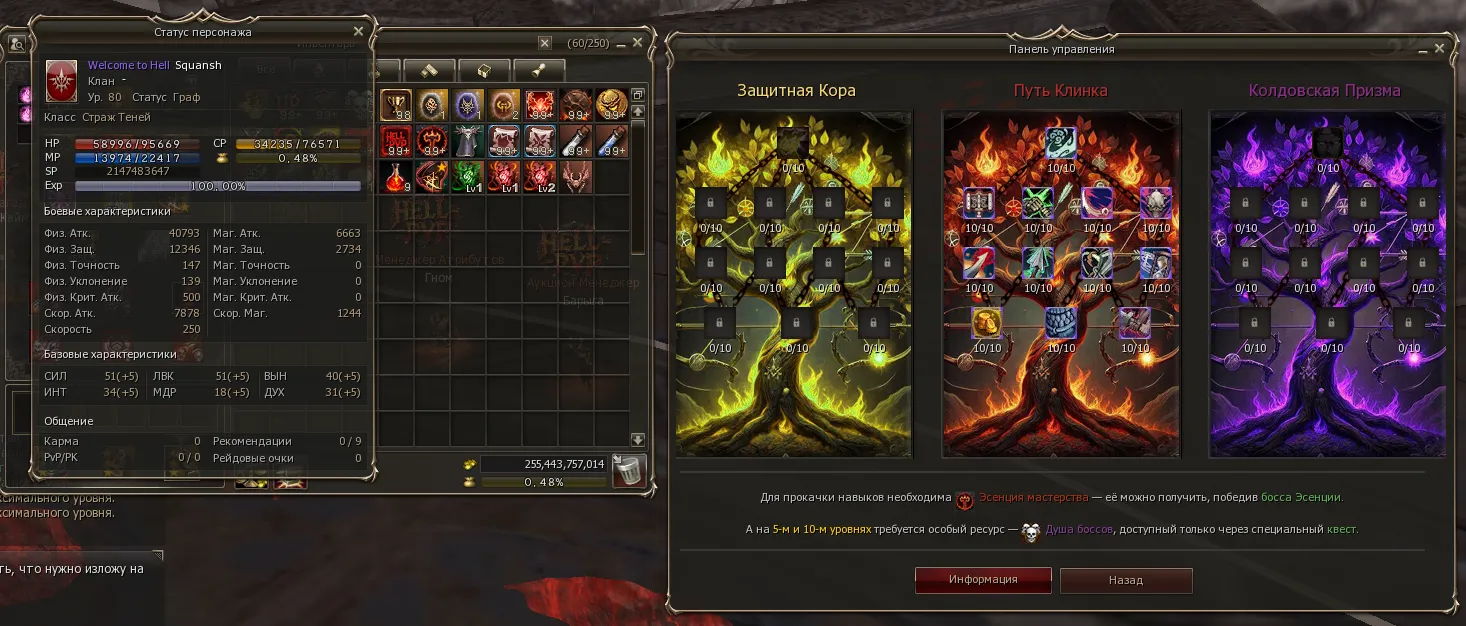Close the Панель управления window
This screenshot has height=626, width=1466.
(1439, 48)
